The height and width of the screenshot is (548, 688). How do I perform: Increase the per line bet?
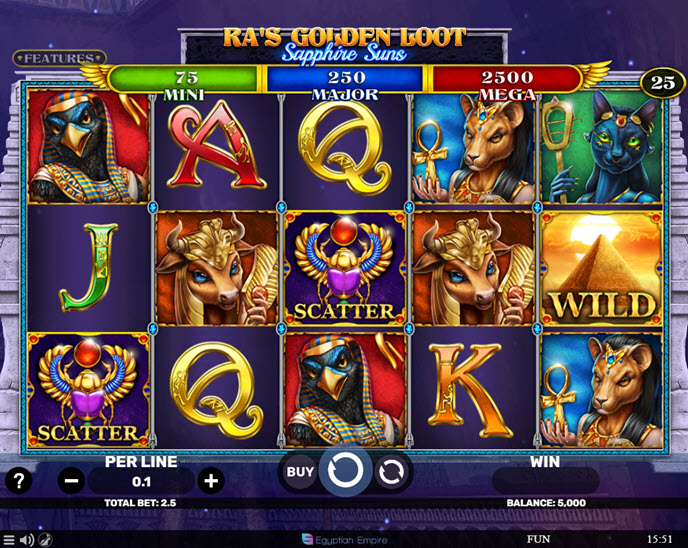tap(211, 480)
